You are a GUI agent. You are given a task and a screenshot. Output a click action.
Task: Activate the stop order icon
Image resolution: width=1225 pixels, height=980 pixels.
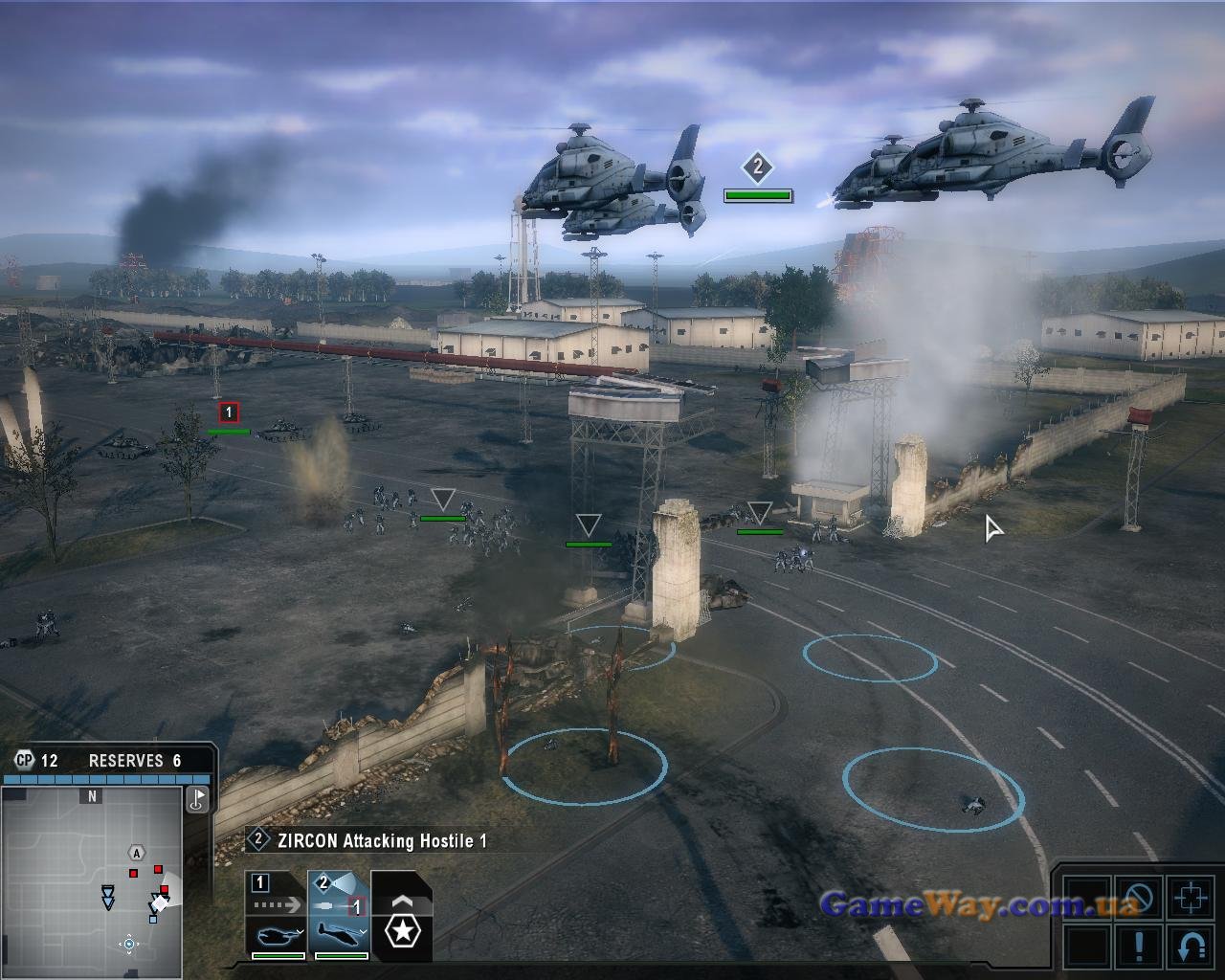1139,899
